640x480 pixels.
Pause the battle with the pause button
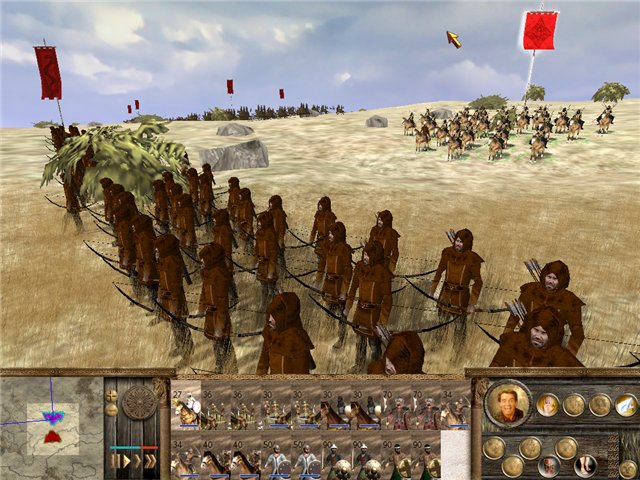(114, 461)
